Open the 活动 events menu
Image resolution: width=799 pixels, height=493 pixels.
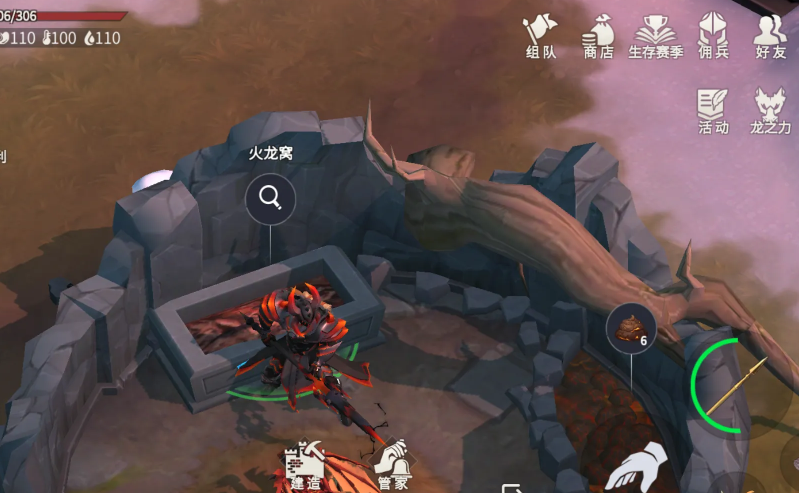coord(713,110)
